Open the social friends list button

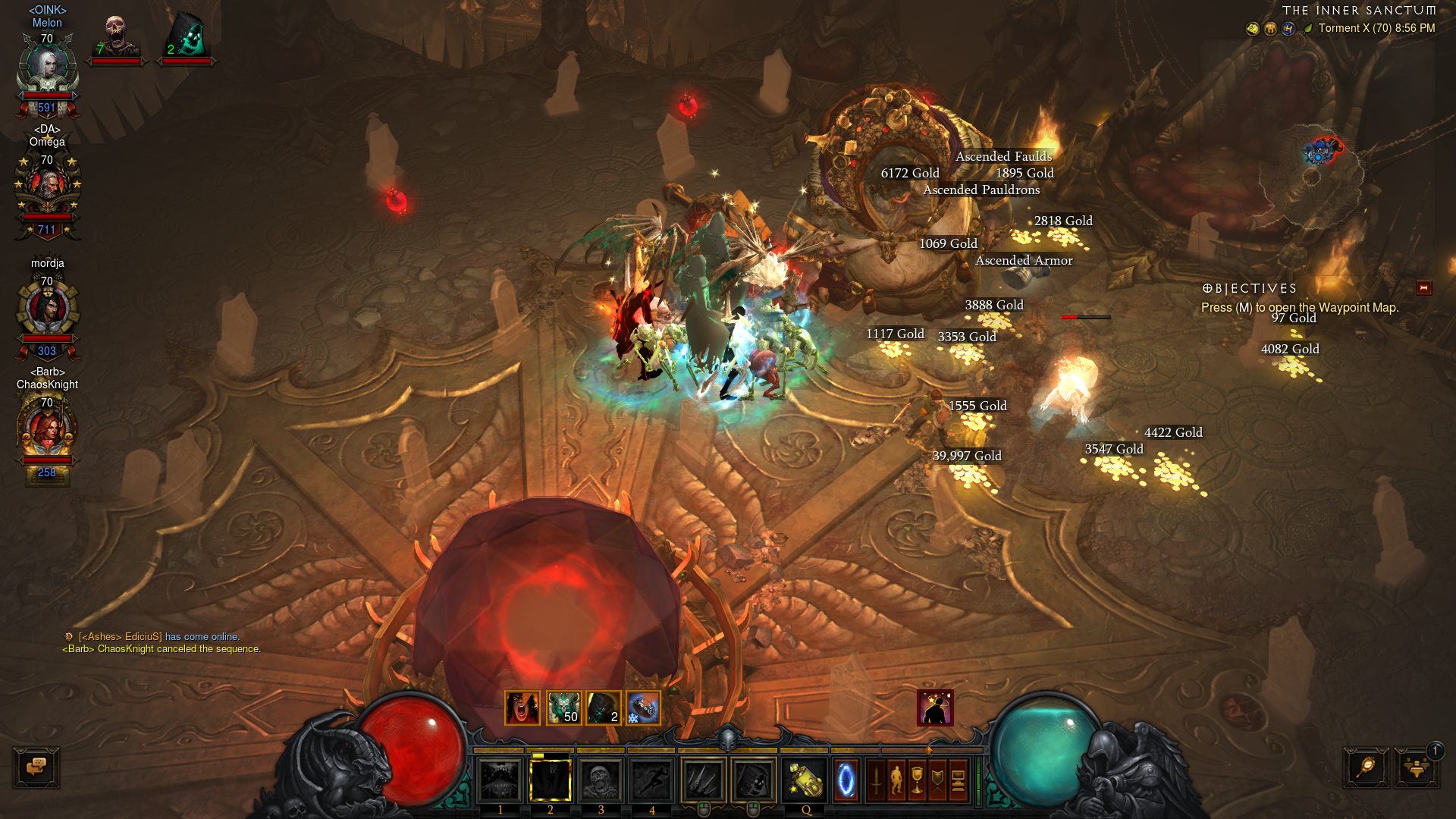pos(1416,767)
